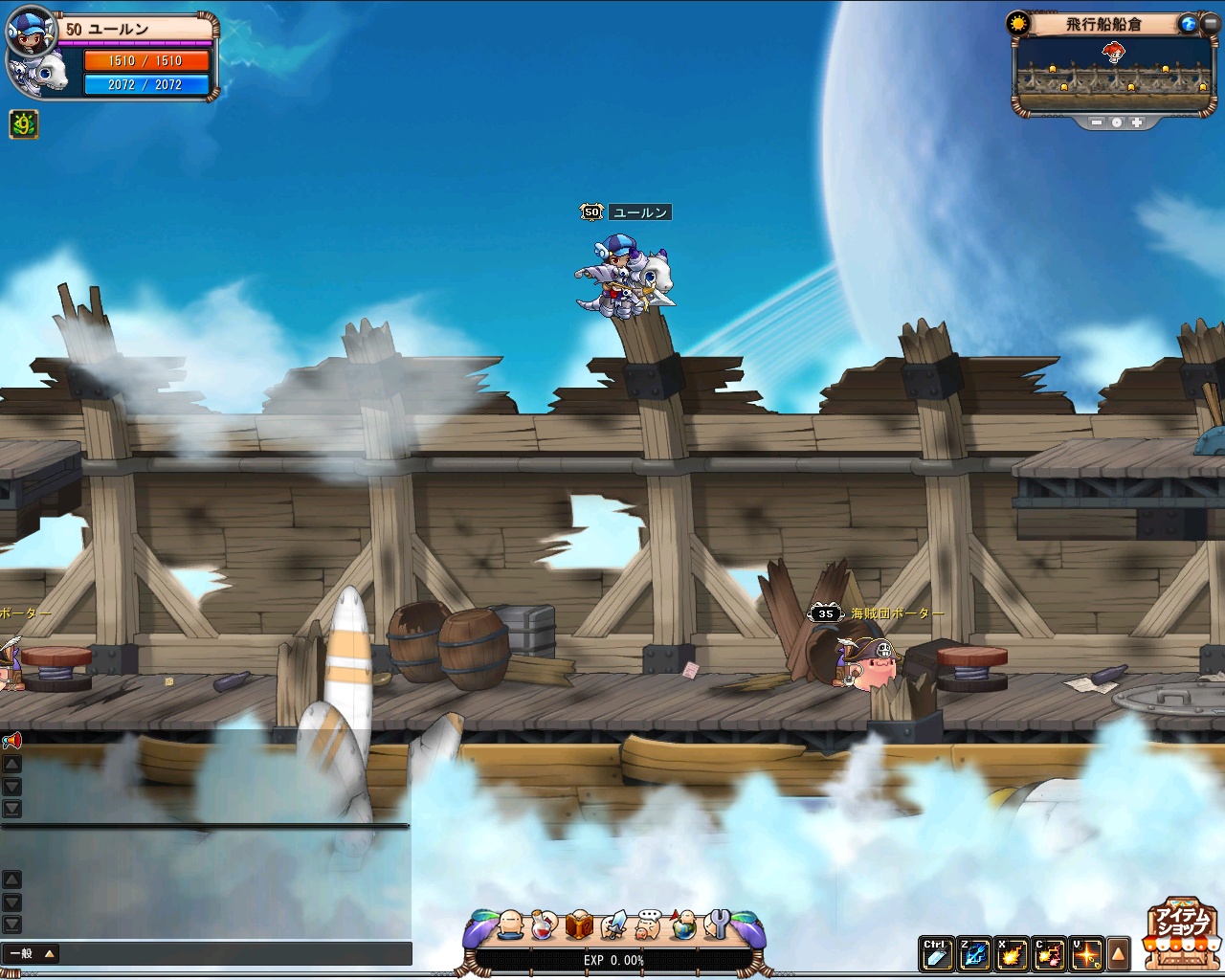
Task: Click the green buff status icon
Action: pyautogui.click(x=24, y=124)
